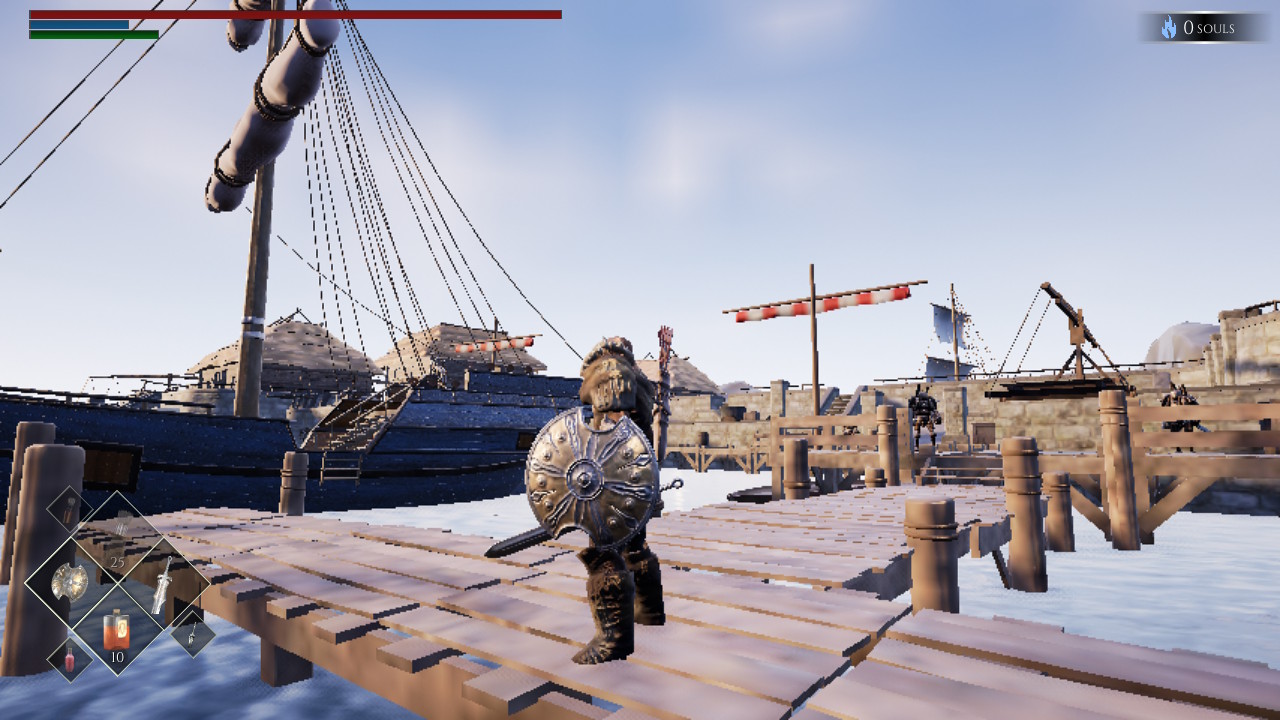Viewport: 1280px width, 720px height.
Task: Click the small red vial quick slot
Action: click(70, 660)
